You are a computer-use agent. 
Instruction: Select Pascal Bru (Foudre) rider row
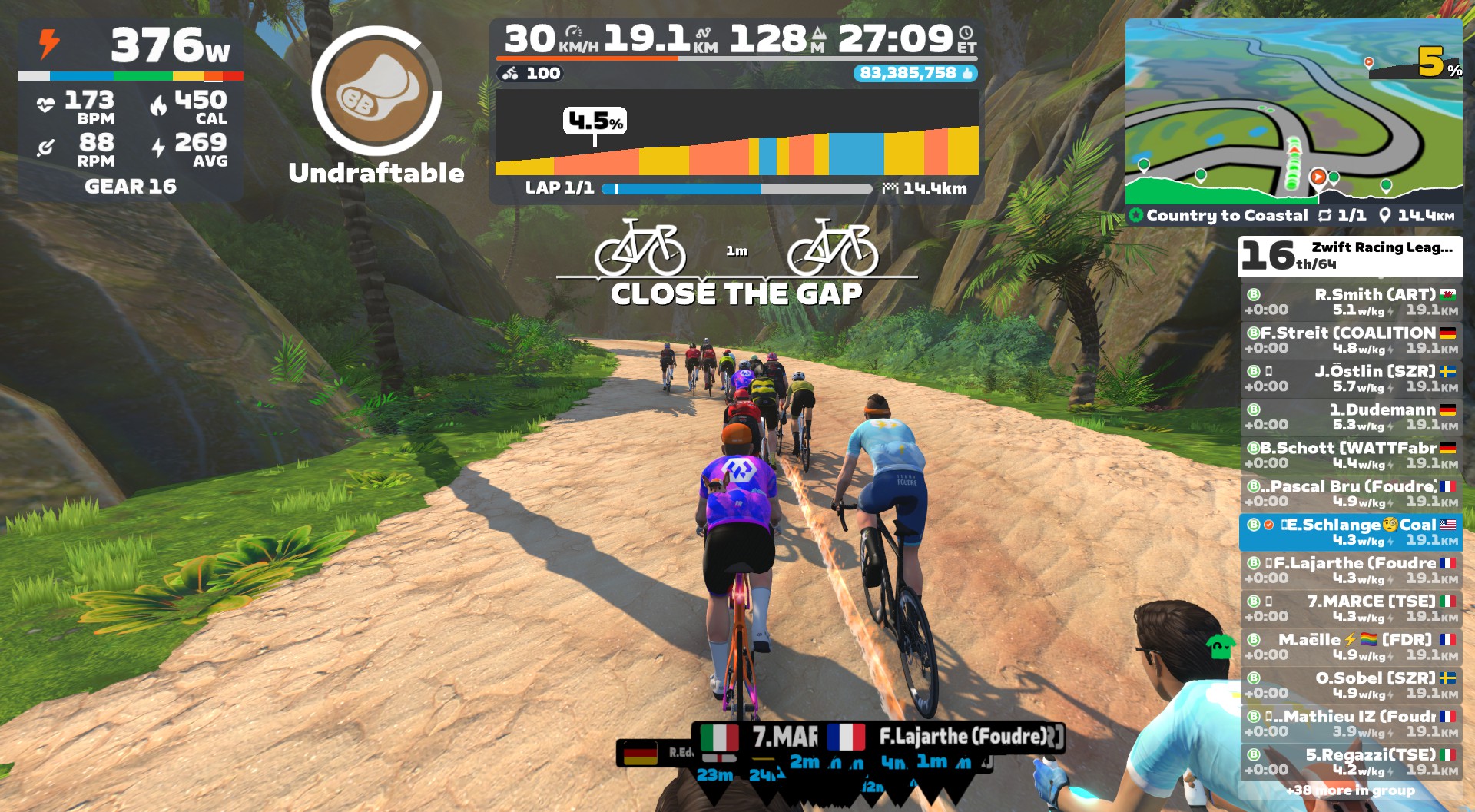(1351, 494)
